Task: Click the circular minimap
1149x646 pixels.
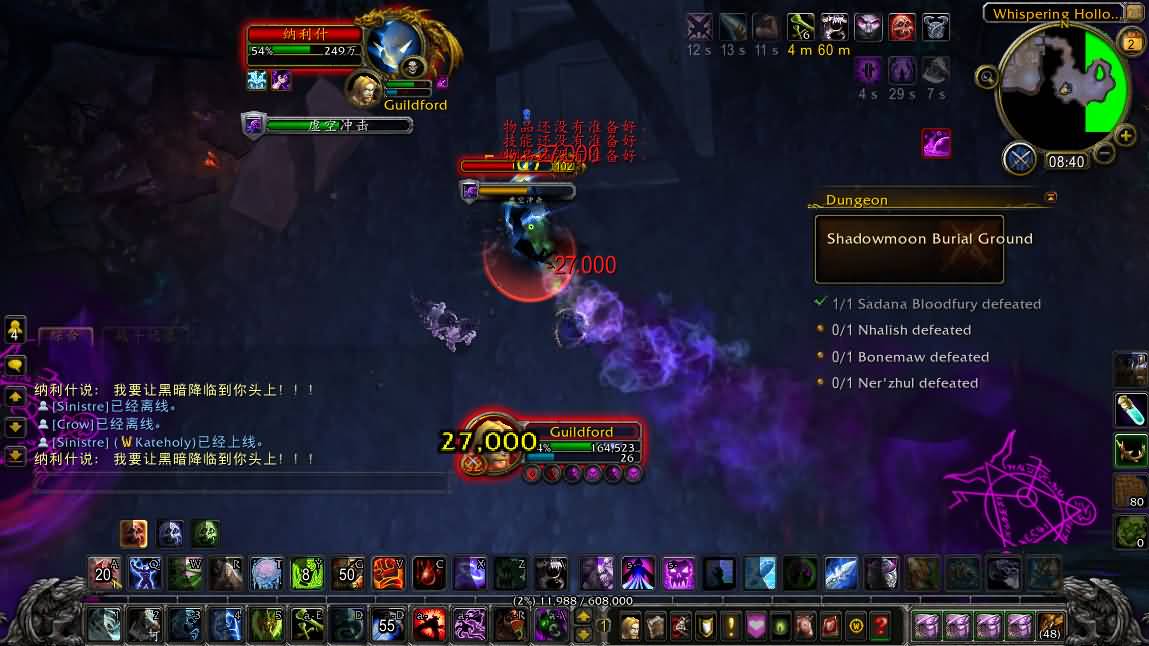Action: click(x=1063, y=87)
